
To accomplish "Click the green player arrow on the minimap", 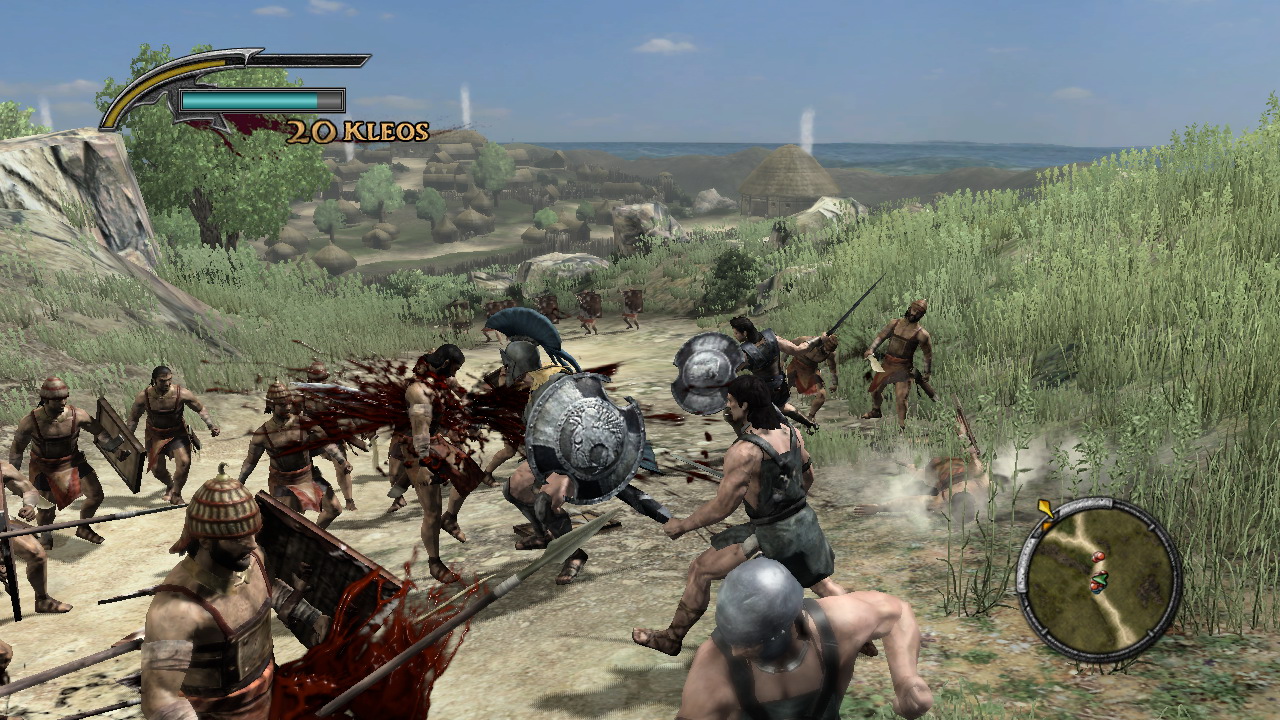I will (1101, 580).
